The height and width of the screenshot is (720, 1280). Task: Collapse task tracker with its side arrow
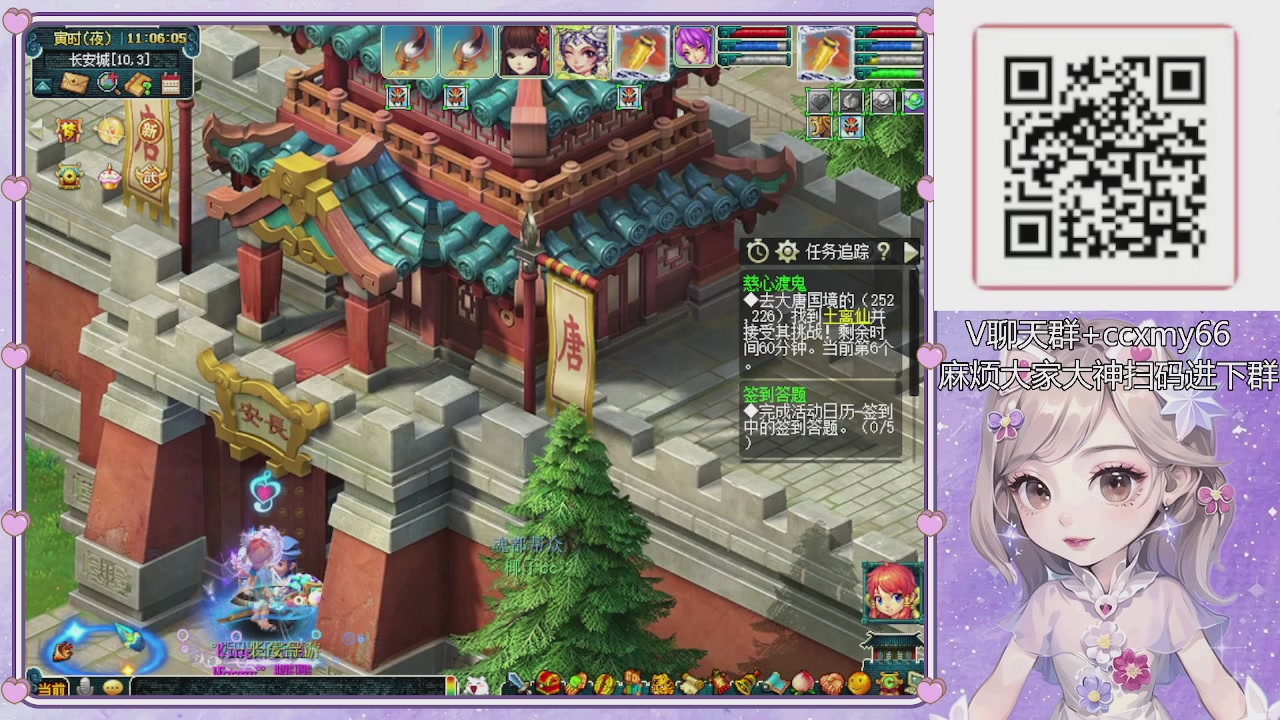(910, 252)
